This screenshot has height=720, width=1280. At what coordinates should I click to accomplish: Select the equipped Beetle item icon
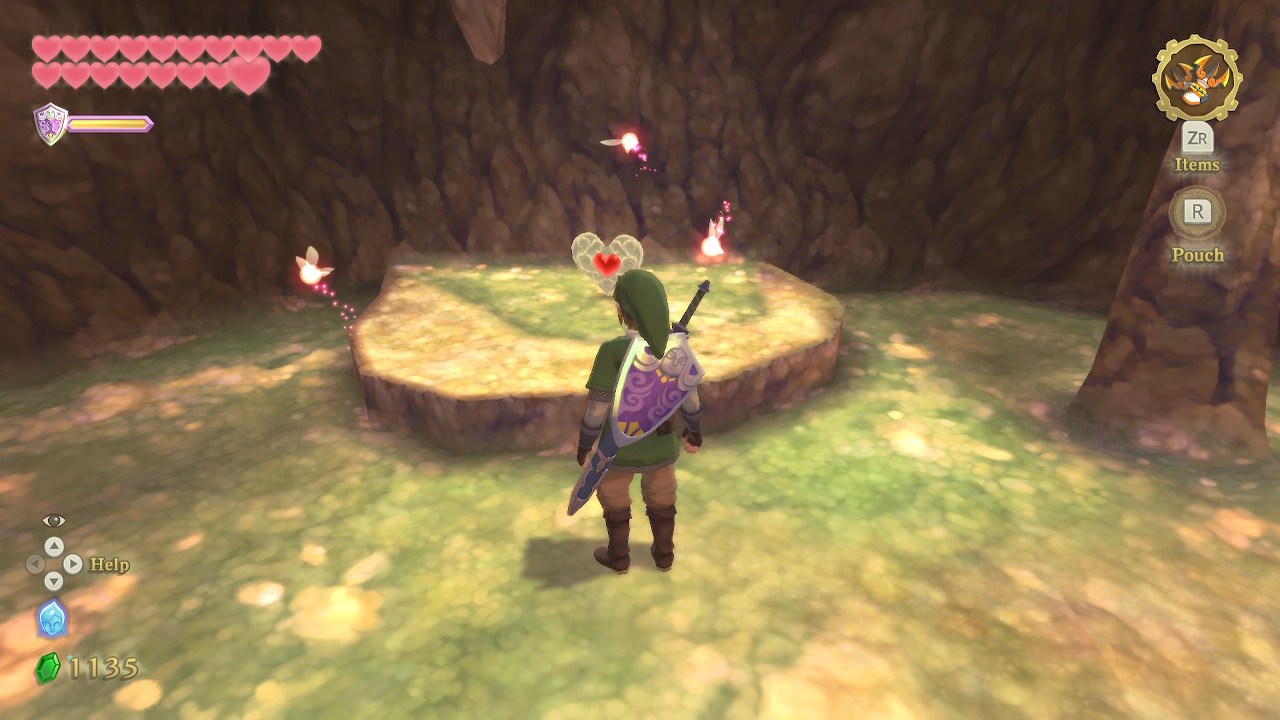(1197, 78)
